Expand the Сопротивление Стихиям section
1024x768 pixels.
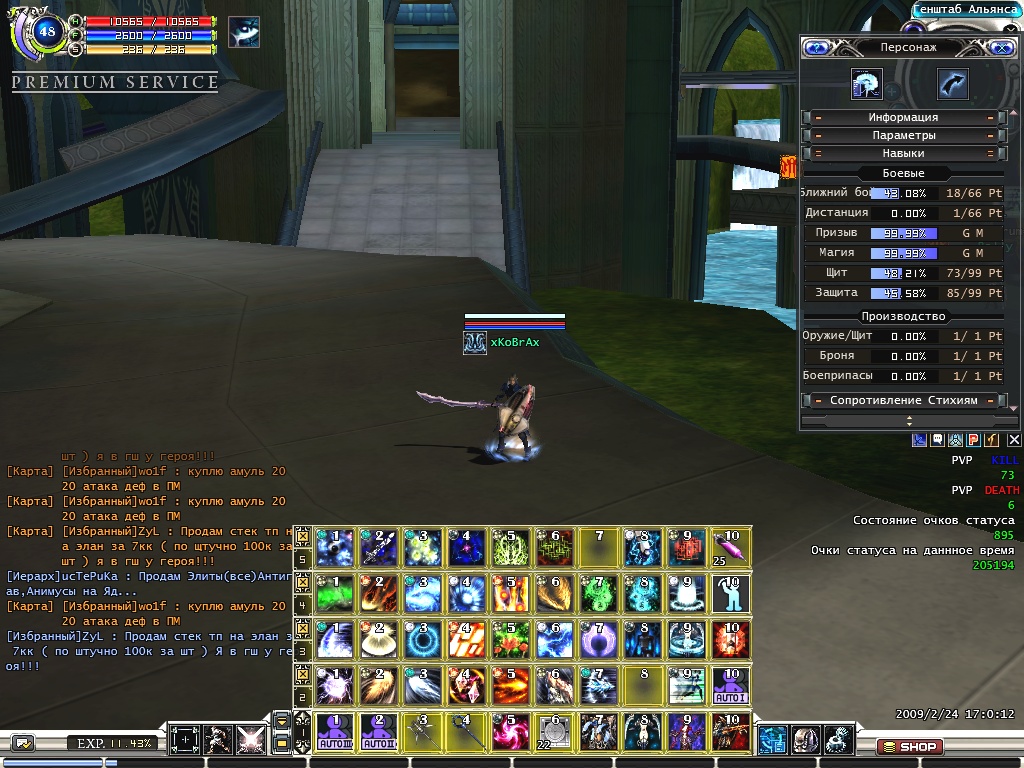[x=903, y=400]
